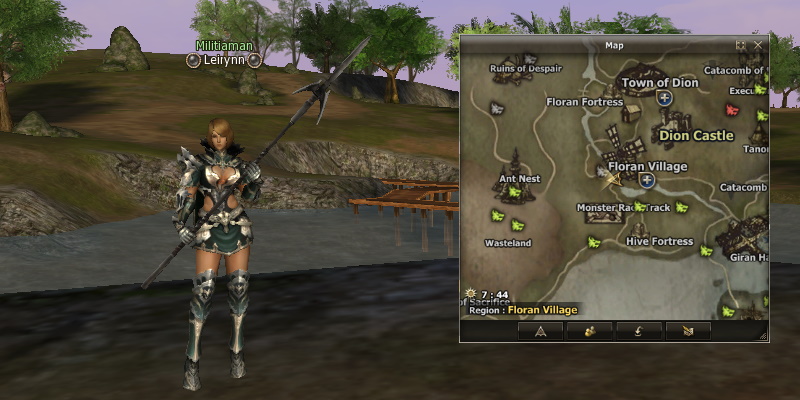Click the blue cross badge beside Floran Village

647,181
